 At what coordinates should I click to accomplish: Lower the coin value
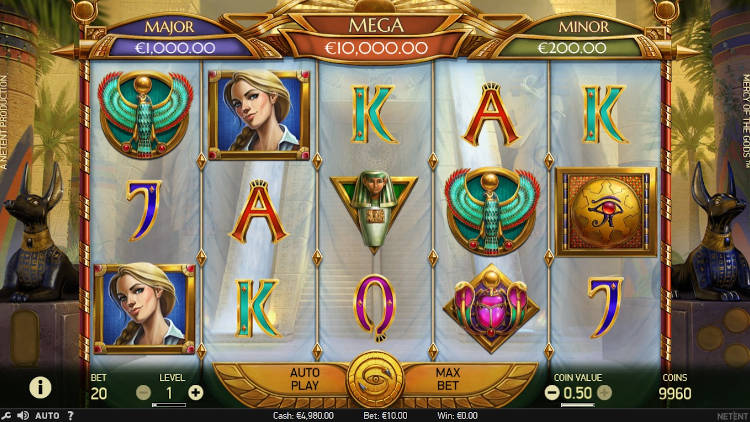[552, 392]
